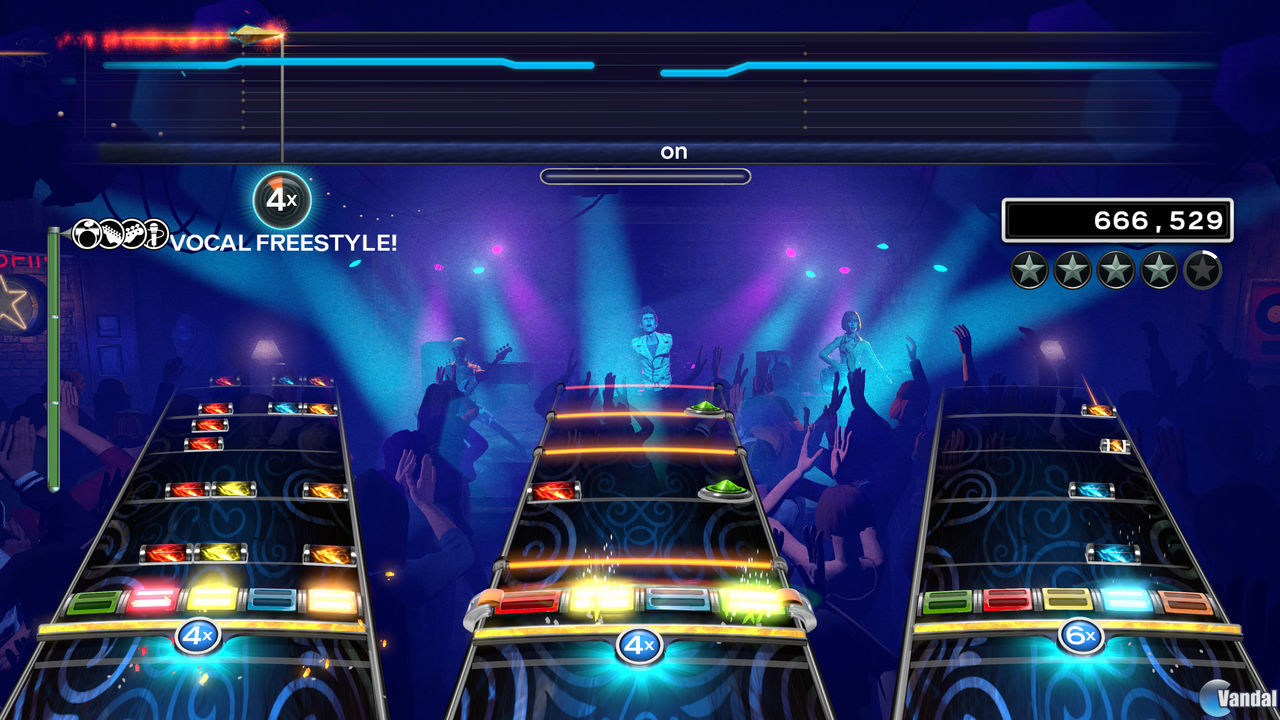Screen dimensions: 1280x720
Task: Select the guitar instrument icon
Action: coord(110,235)
